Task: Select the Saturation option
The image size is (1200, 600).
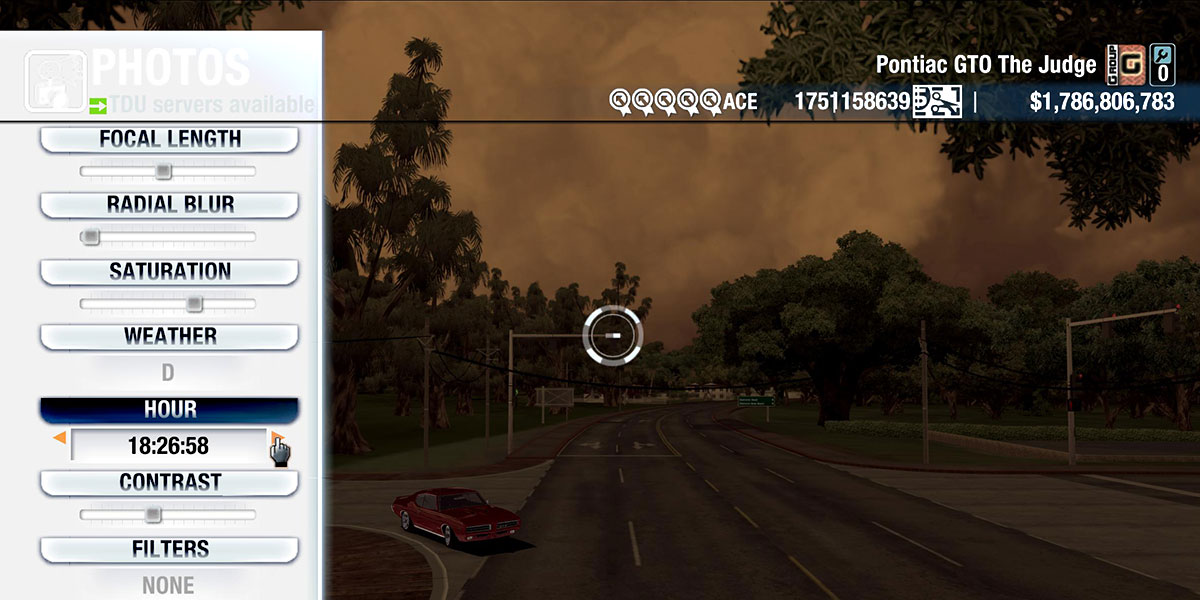Action: (169, 272)
